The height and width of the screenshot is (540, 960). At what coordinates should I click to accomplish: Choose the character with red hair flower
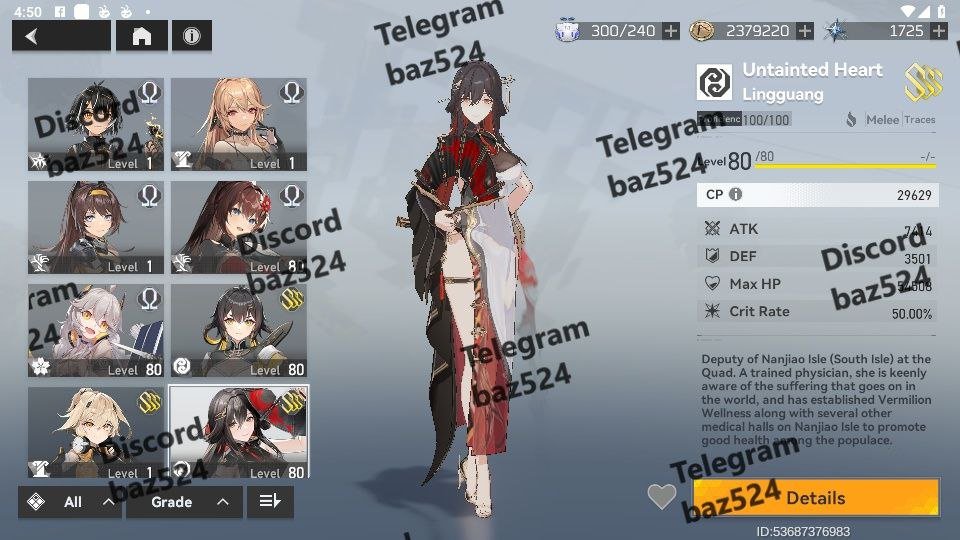point(239,227)
